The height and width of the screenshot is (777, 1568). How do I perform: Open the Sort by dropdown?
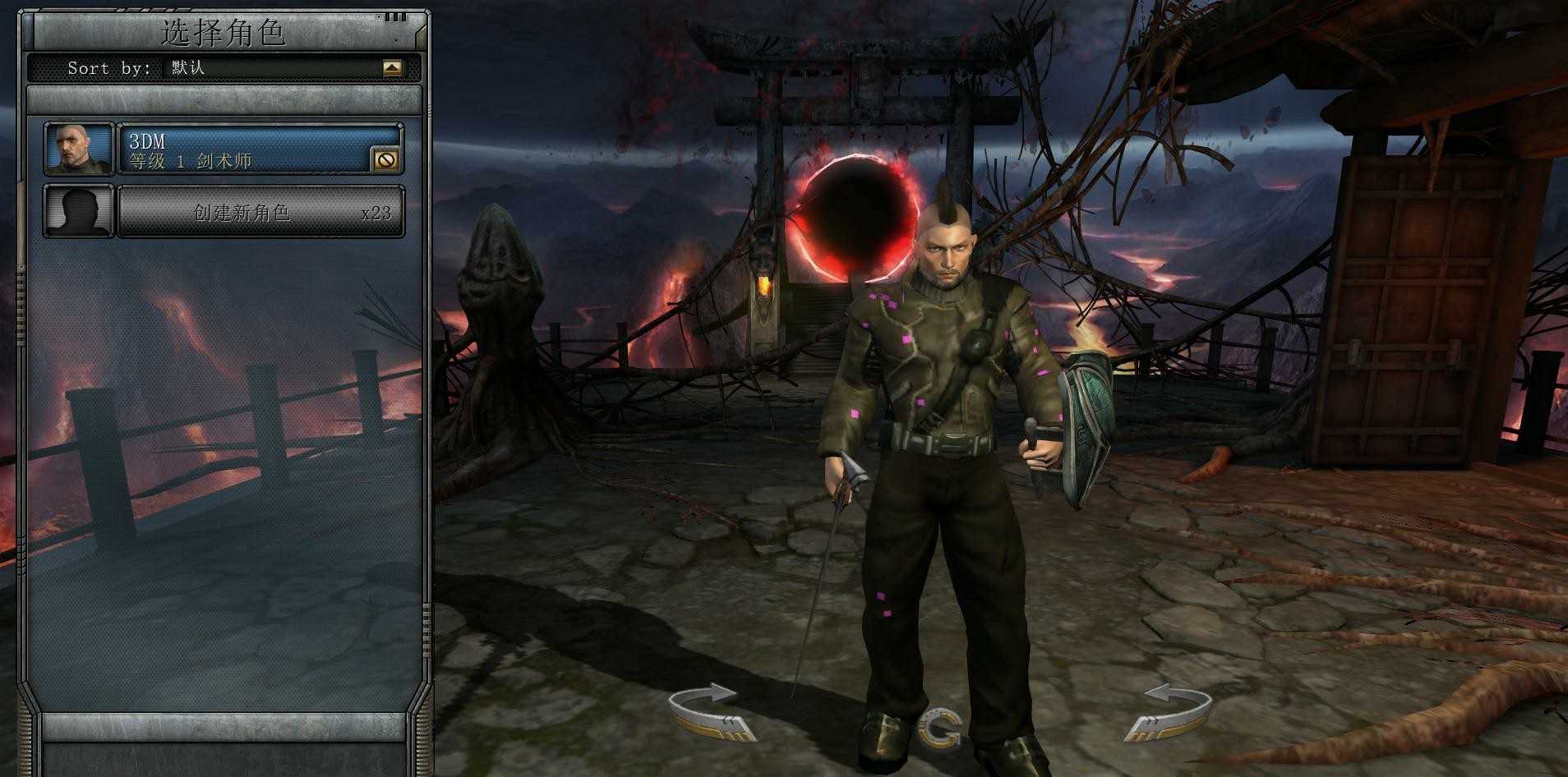click(x=392, y=68)
